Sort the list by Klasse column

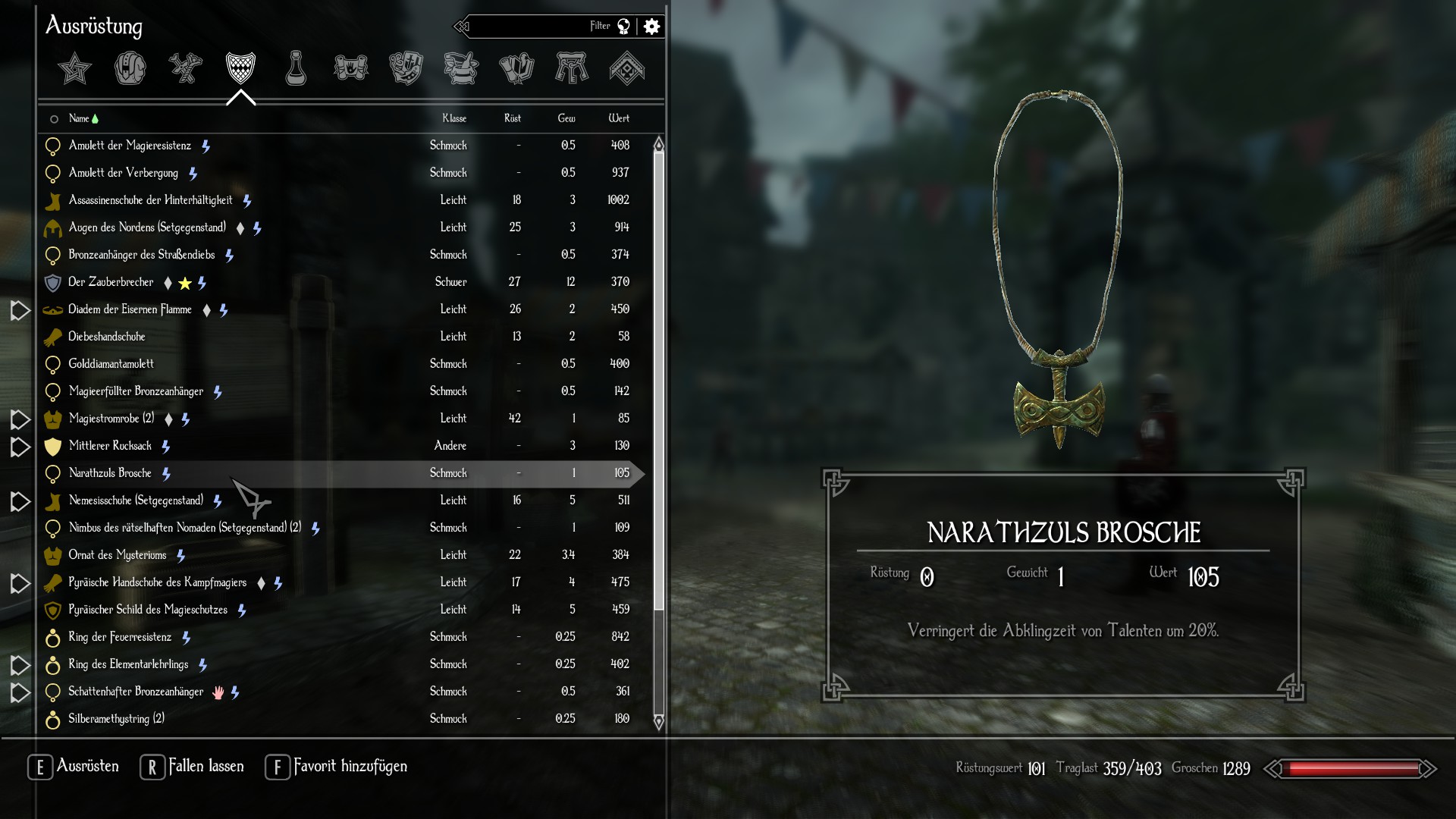pyautogui.click(x=454, y=118)
